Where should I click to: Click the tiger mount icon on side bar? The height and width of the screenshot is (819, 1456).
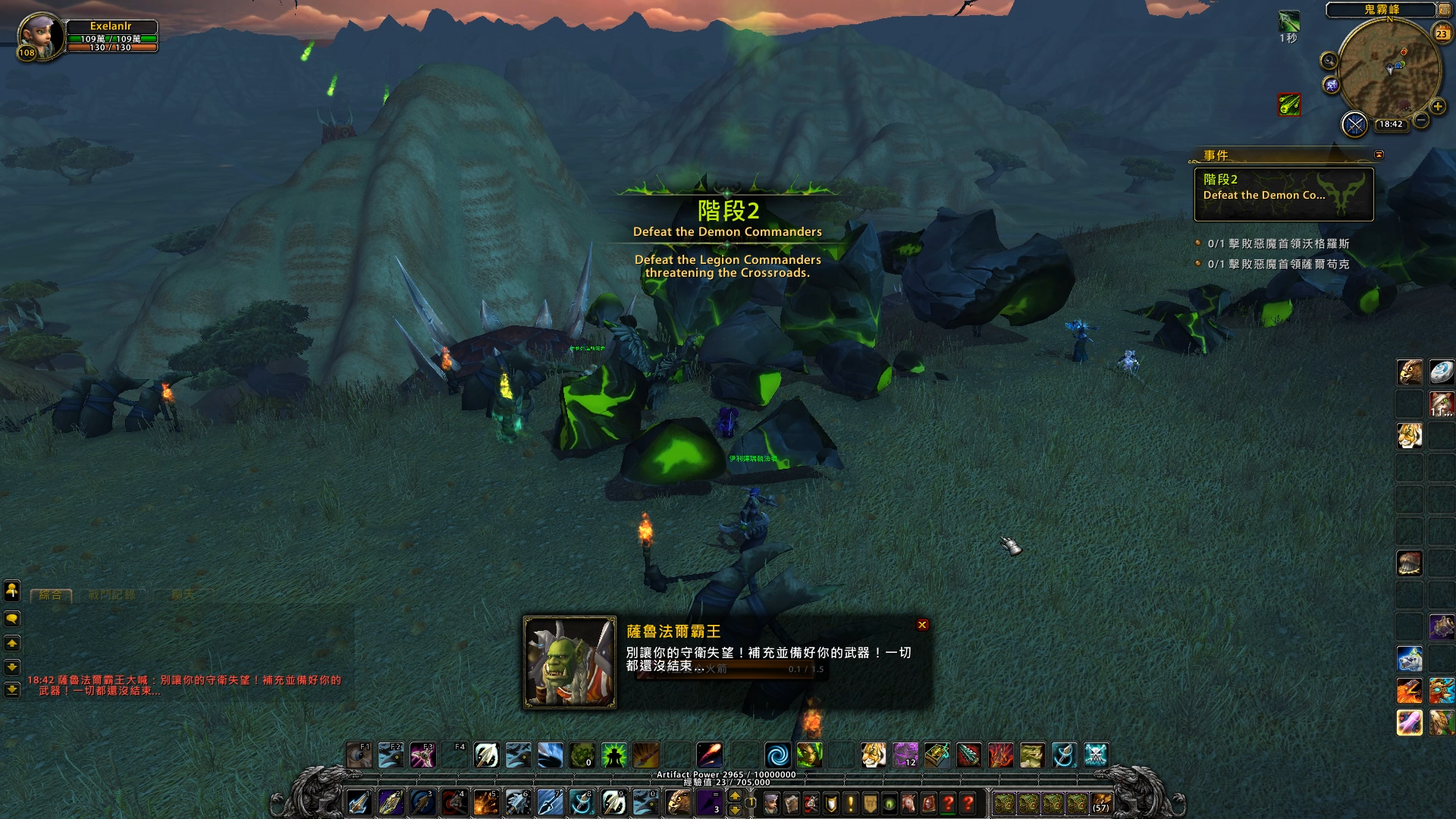1410,436
